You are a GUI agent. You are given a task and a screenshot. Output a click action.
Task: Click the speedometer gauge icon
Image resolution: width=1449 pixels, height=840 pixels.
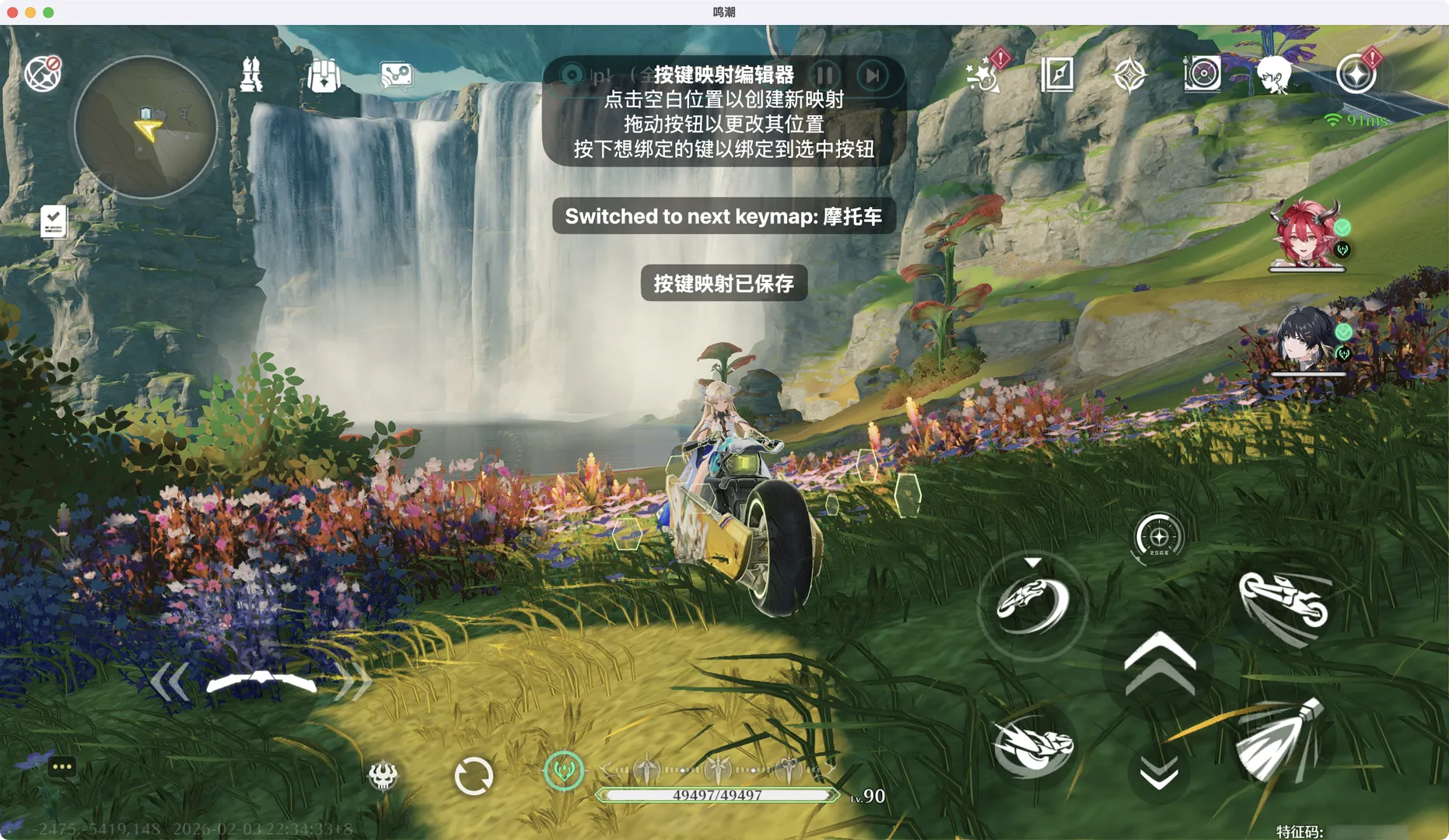coord(1158,537)
